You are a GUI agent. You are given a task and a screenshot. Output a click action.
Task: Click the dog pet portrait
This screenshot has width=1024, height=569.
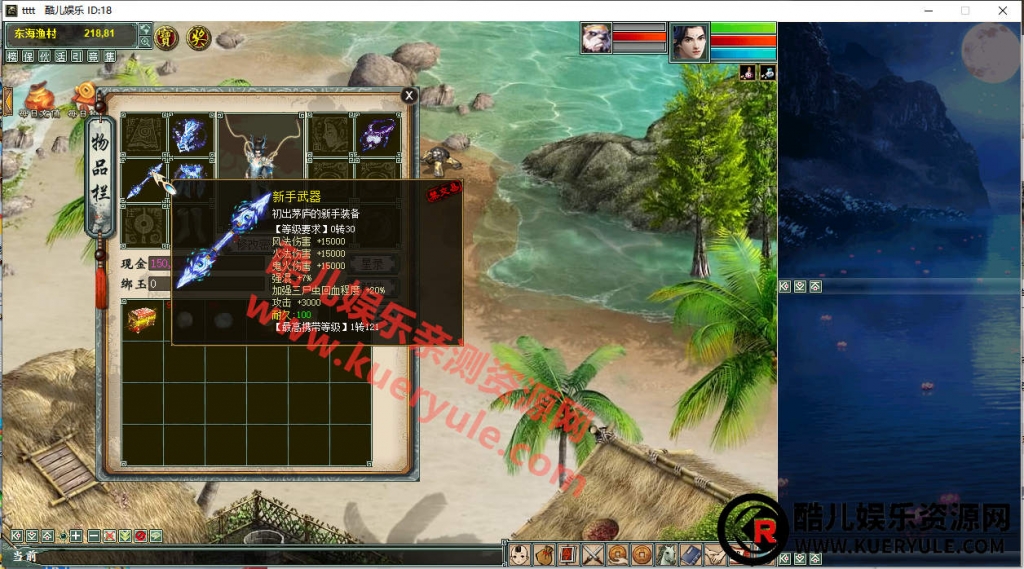596,39
